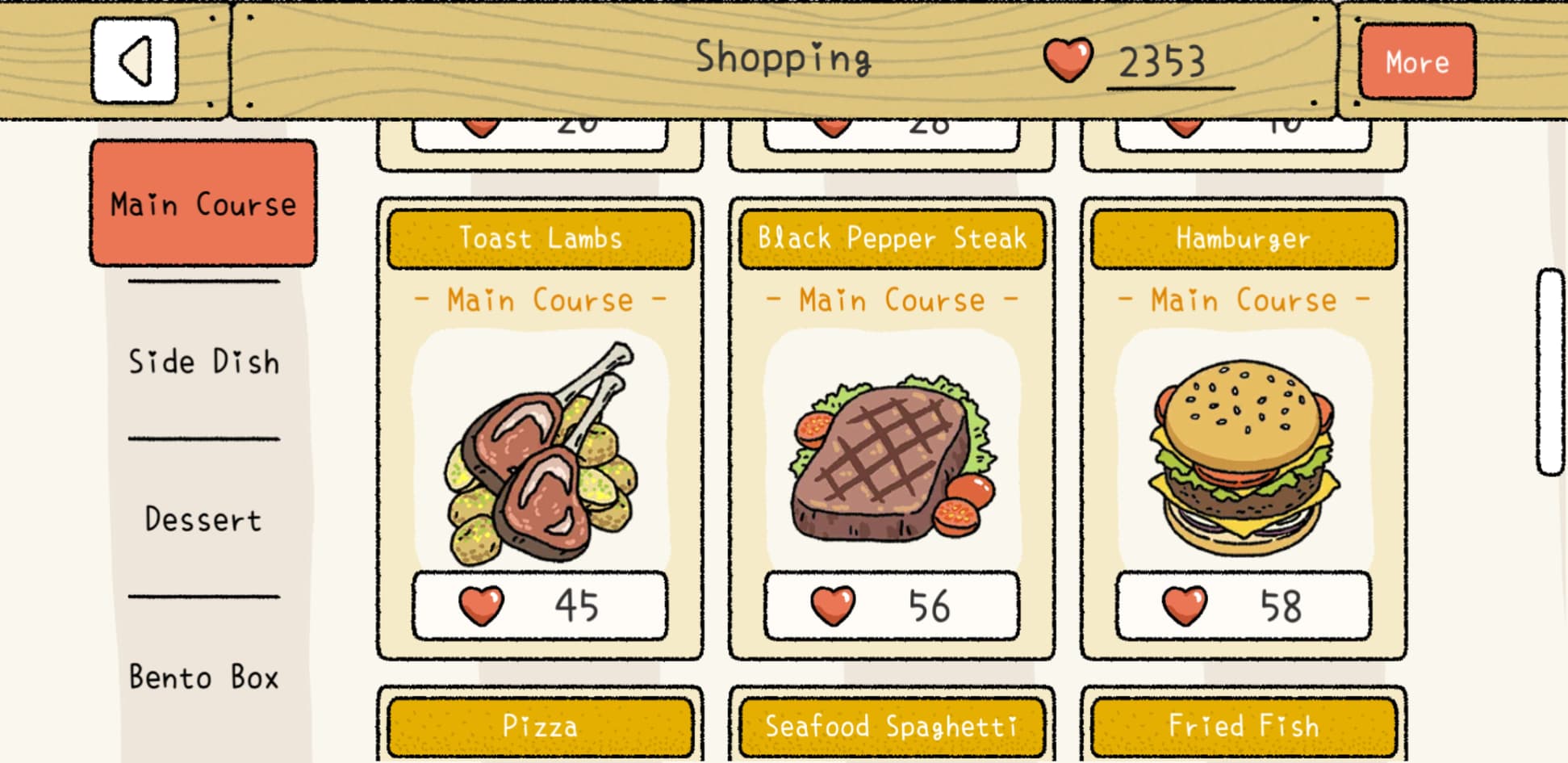Open the Bento Box category
Screen dimensions: 1568x763
click(203, 677)
